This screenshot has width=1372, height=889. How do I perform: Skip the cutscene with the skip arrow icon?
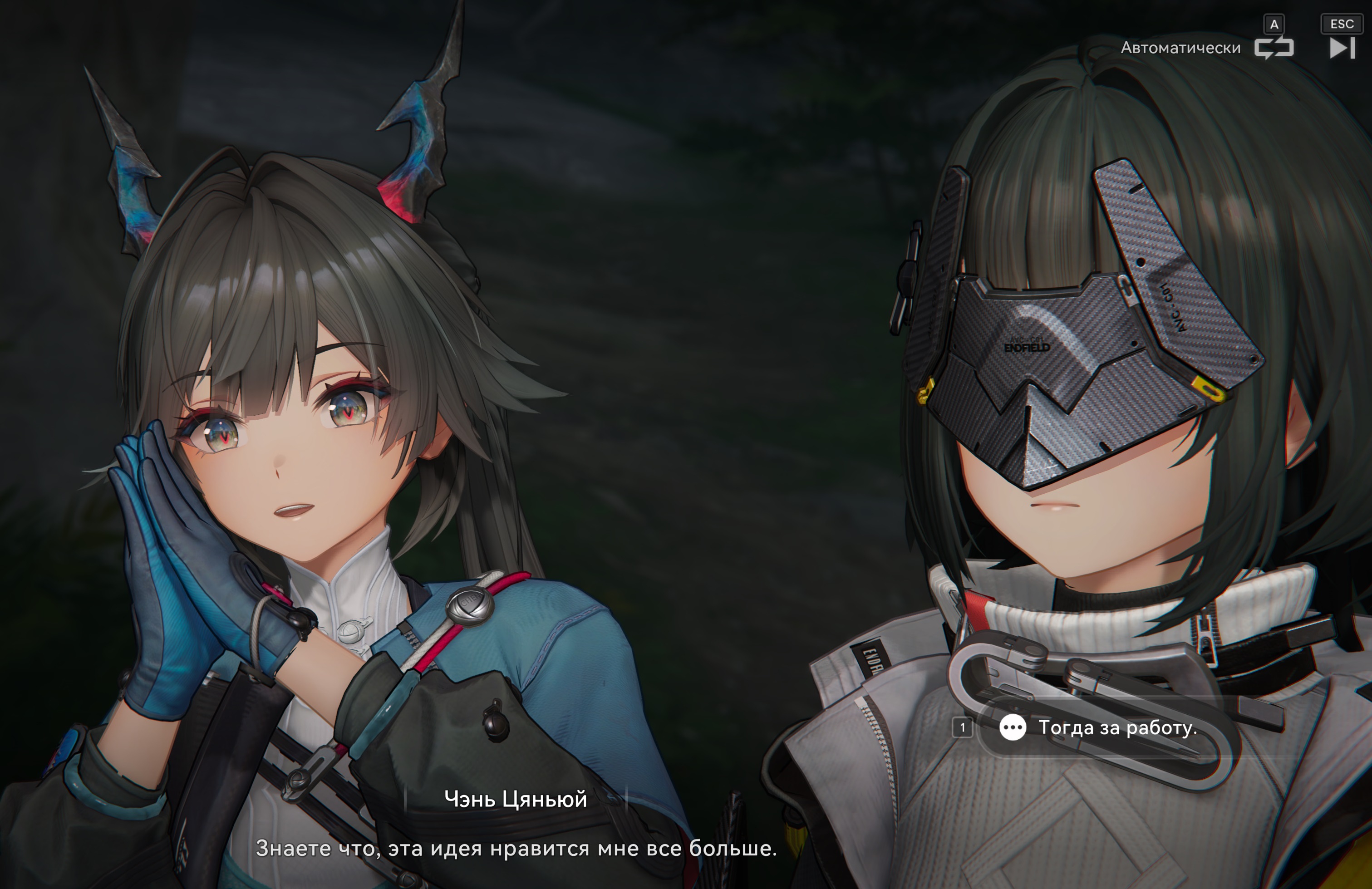point(1342,48)
